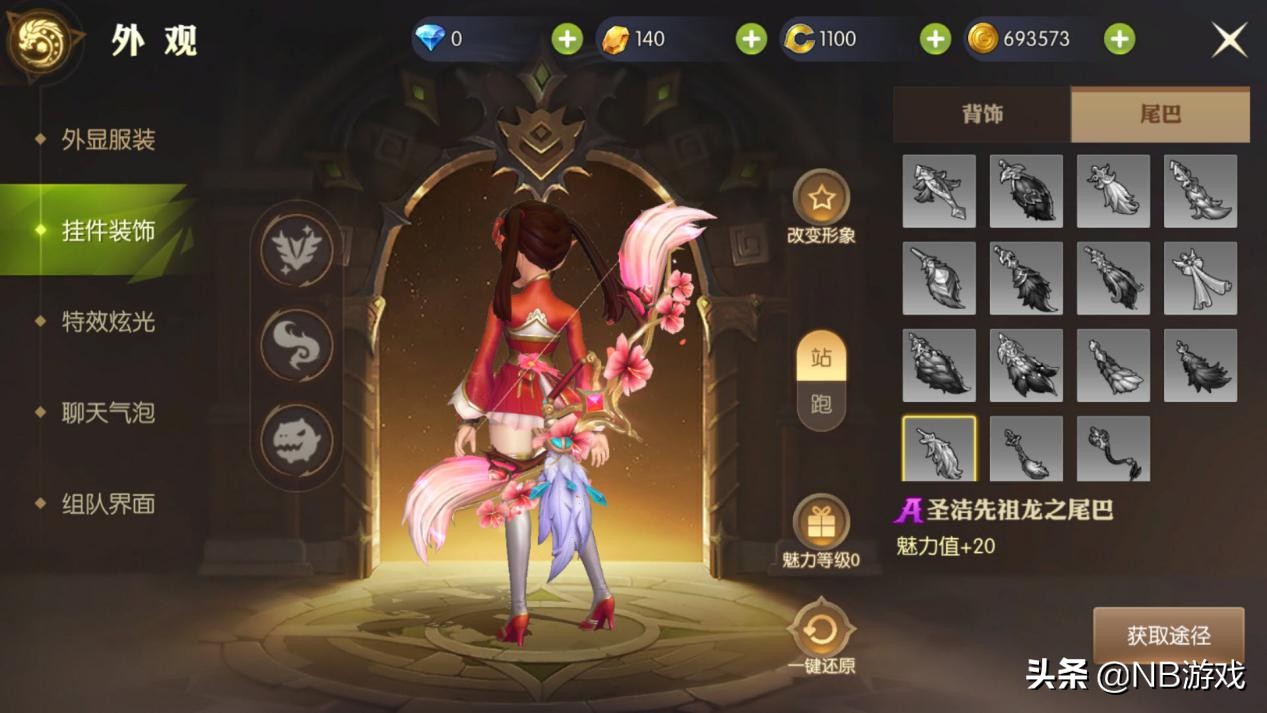Select the highlighted 圣洁先祖龙之尾巴 tail slot
This screenshot has width=1267, height=713.
[x=939, y=450]
